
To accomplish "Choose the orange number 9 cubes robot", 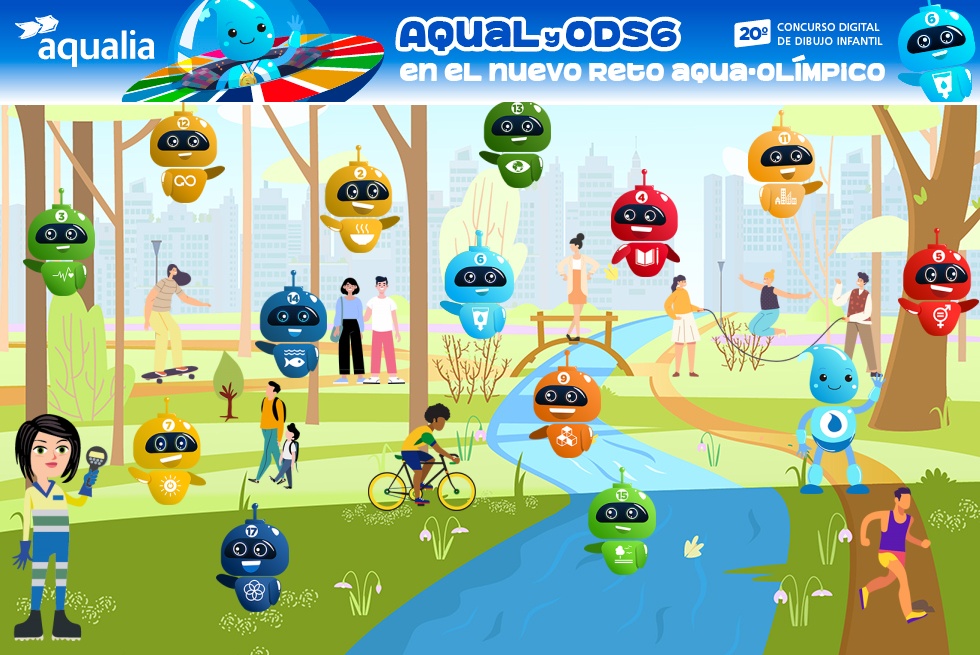I will coord(566,407).
